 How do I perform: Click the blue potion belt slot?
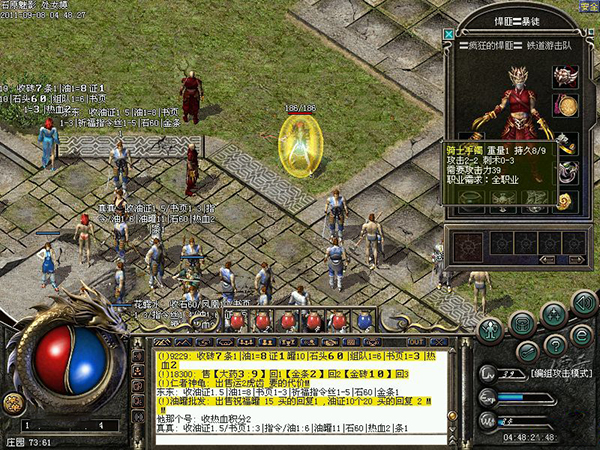pos(365,322)
